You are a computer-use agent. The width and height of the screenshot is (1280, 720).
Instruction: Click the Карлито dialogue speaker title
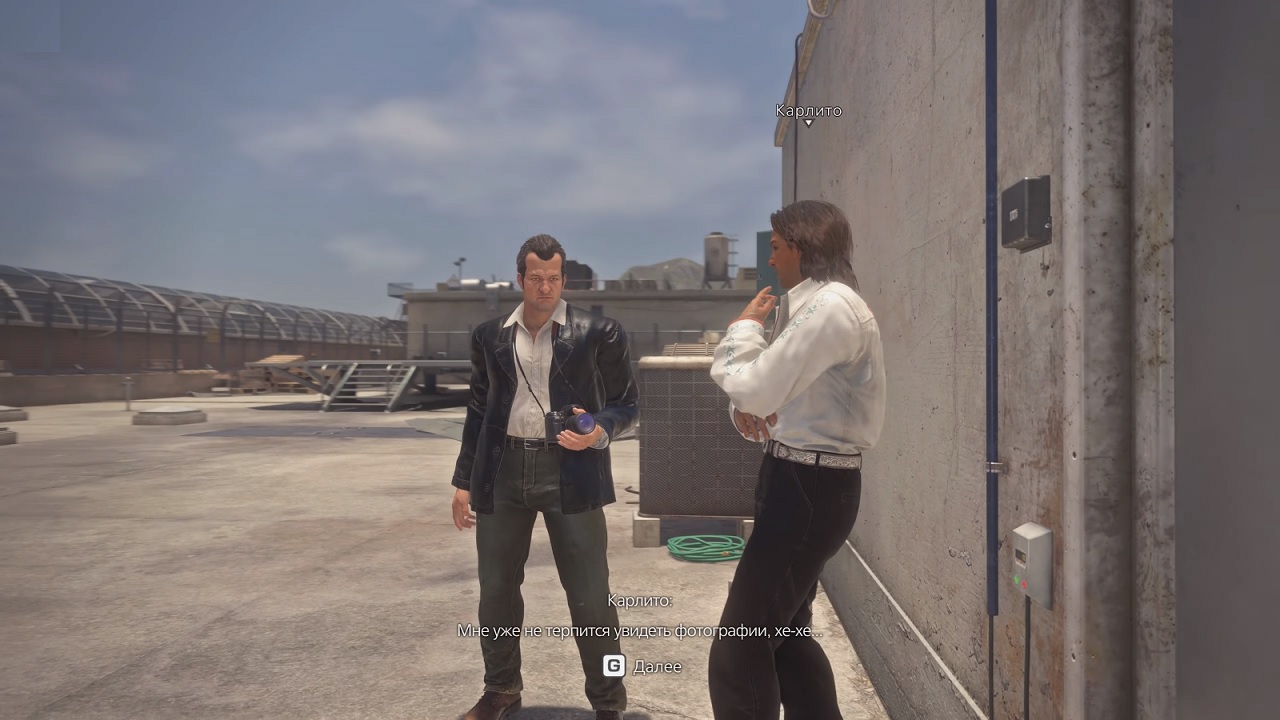[x=639, y=603]
